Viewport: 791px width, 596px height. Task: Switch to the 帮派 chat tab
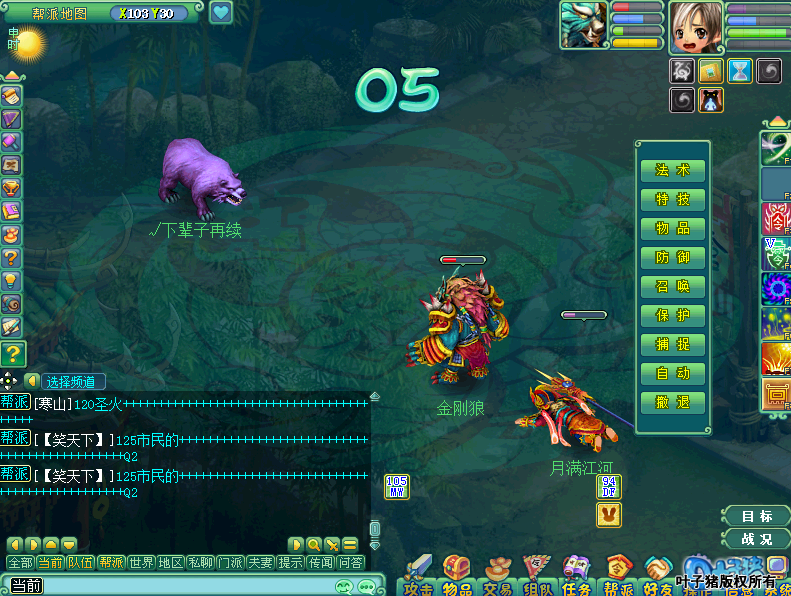click(x=111, y=562)
